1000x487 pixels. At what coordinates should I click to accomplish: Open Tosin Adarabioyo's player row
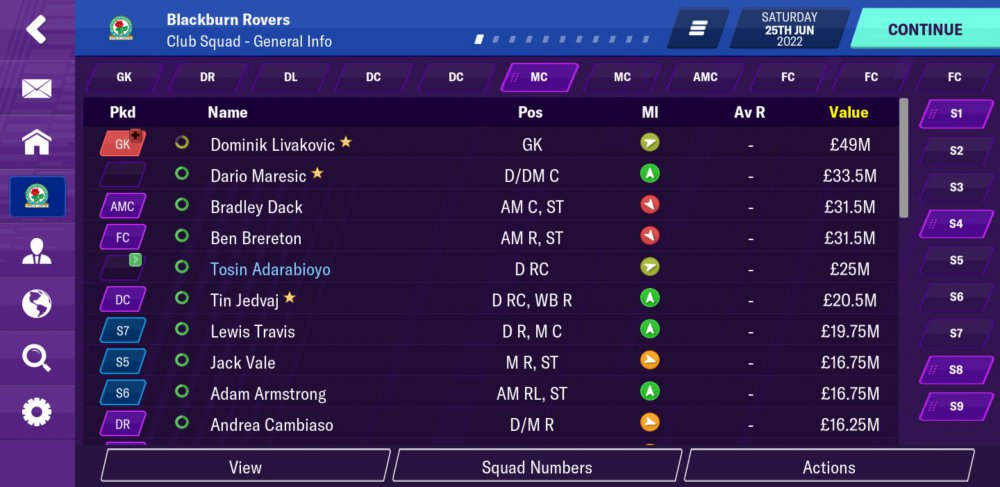click(270, 269)
